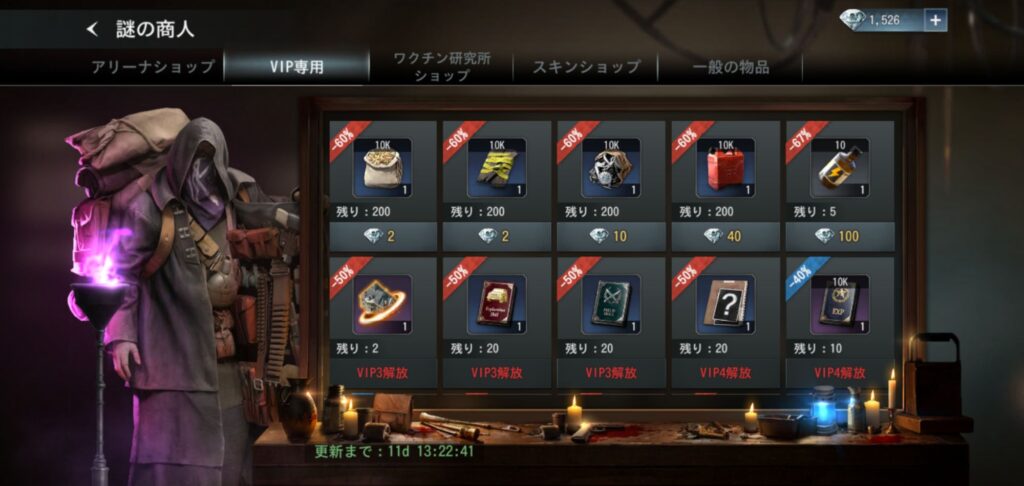Switch to the スキンショップ tab
1024x486 pixels.
[586, 67]
